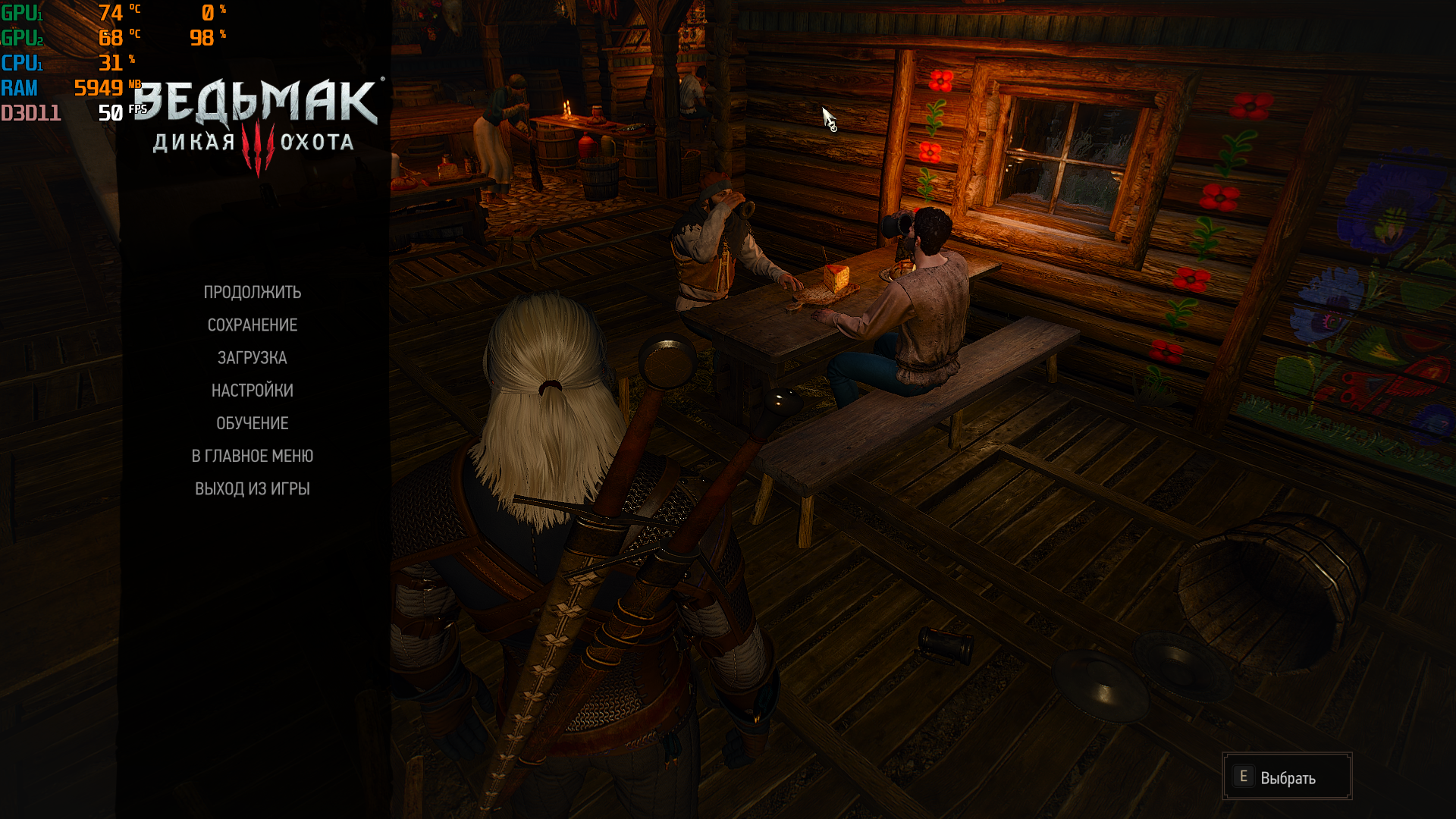Screen dimensions: 1456x819
Task: Return via В ГЛАВНОЕ МЕНЮ
Action: tap(252, 456)
